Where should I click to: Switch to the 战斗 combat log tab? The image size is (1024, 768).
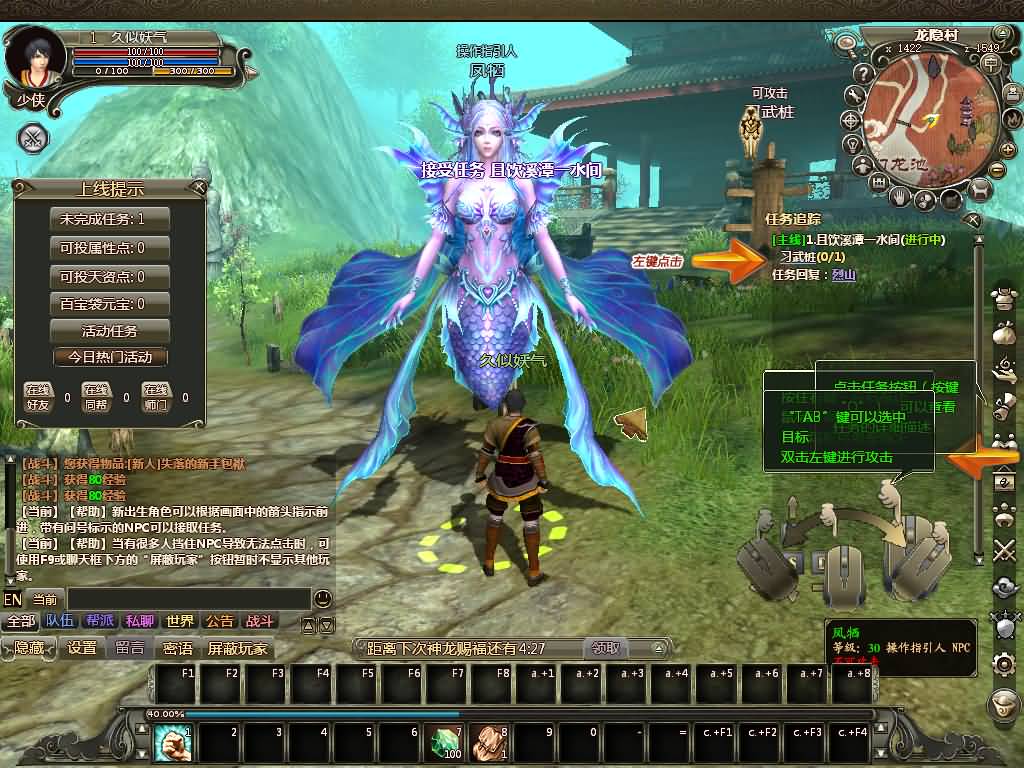pyautogui.click(x=259, y=621)
